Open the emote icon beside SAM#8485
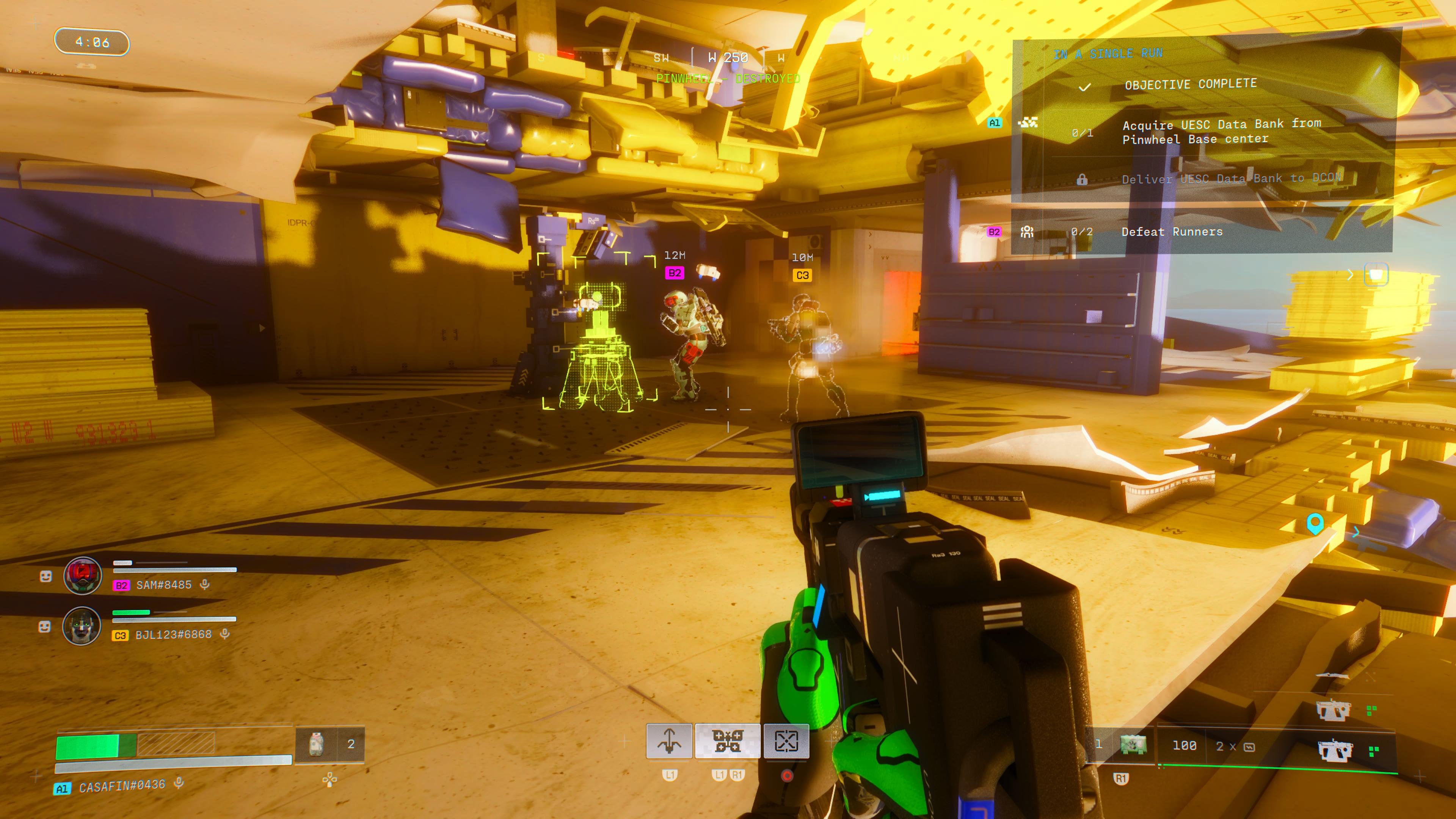The height and width of the screenshot is (819, 1456). 46,576
